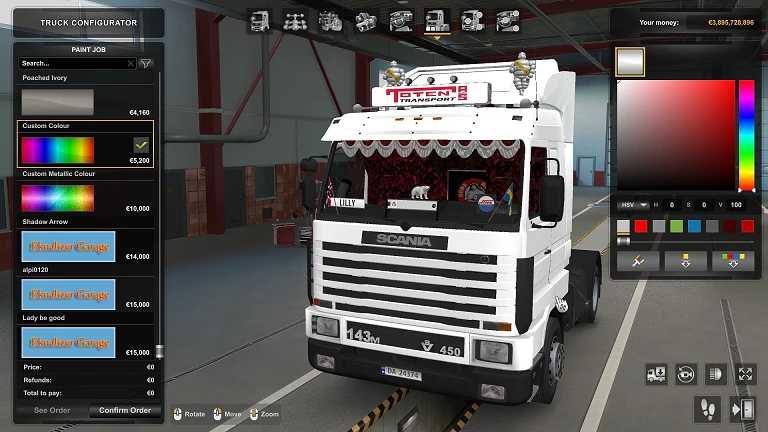Open the HSV colour mode dropdown
Screen dimensions: 768x432
[x=632, y=205]
